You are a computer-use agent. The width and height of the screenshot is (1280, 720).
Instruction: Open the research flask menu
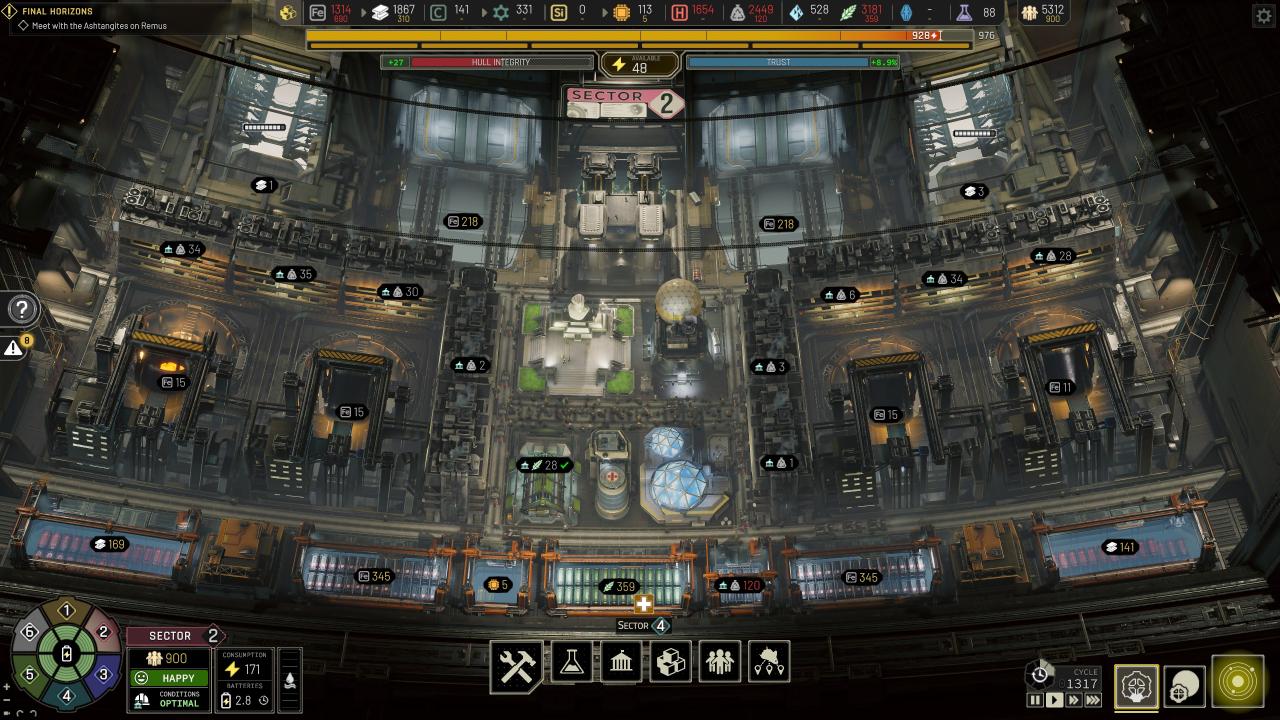[571, 662]
